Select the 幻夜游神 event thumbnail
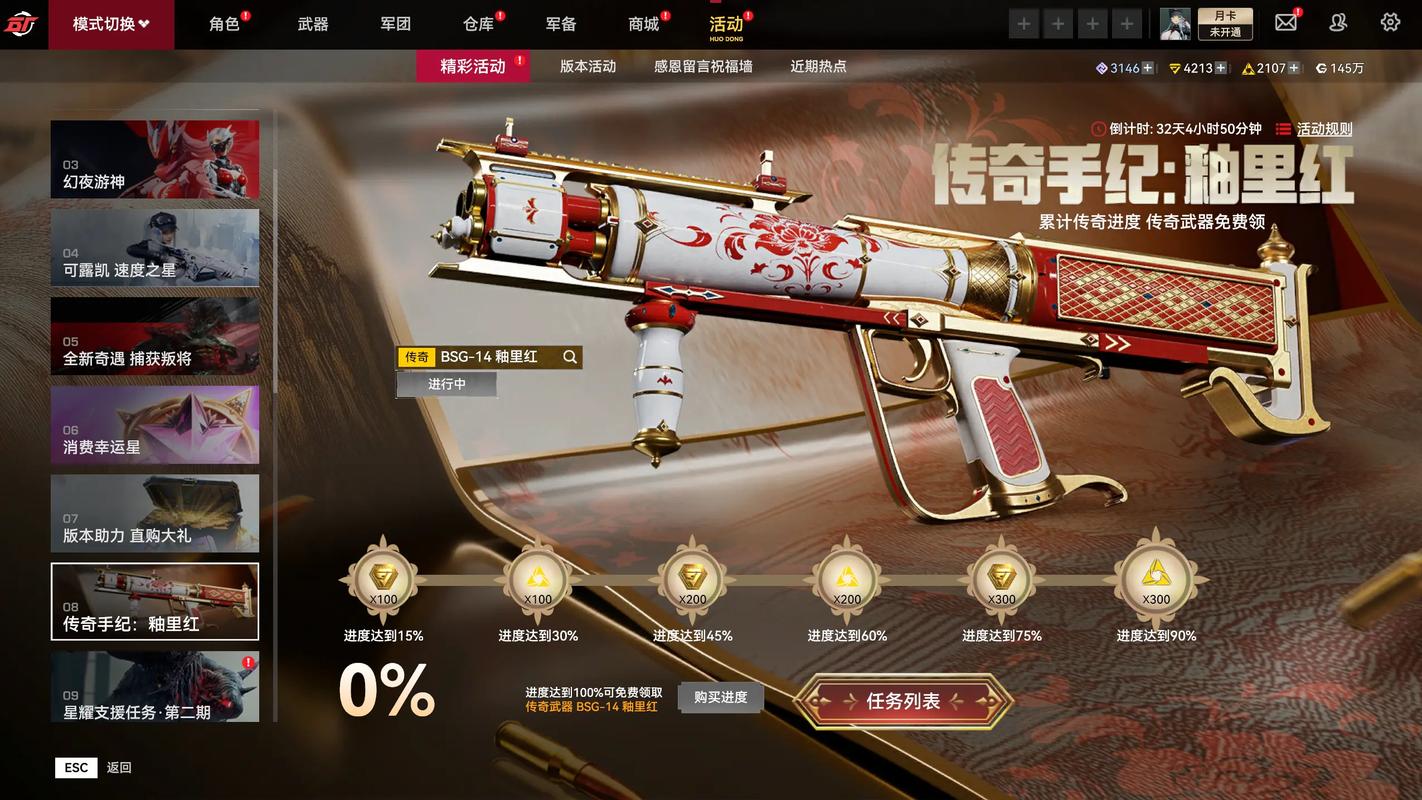The width and height of the screenshot is (1422, 800). pyautogui.click(x=155, y=160)
